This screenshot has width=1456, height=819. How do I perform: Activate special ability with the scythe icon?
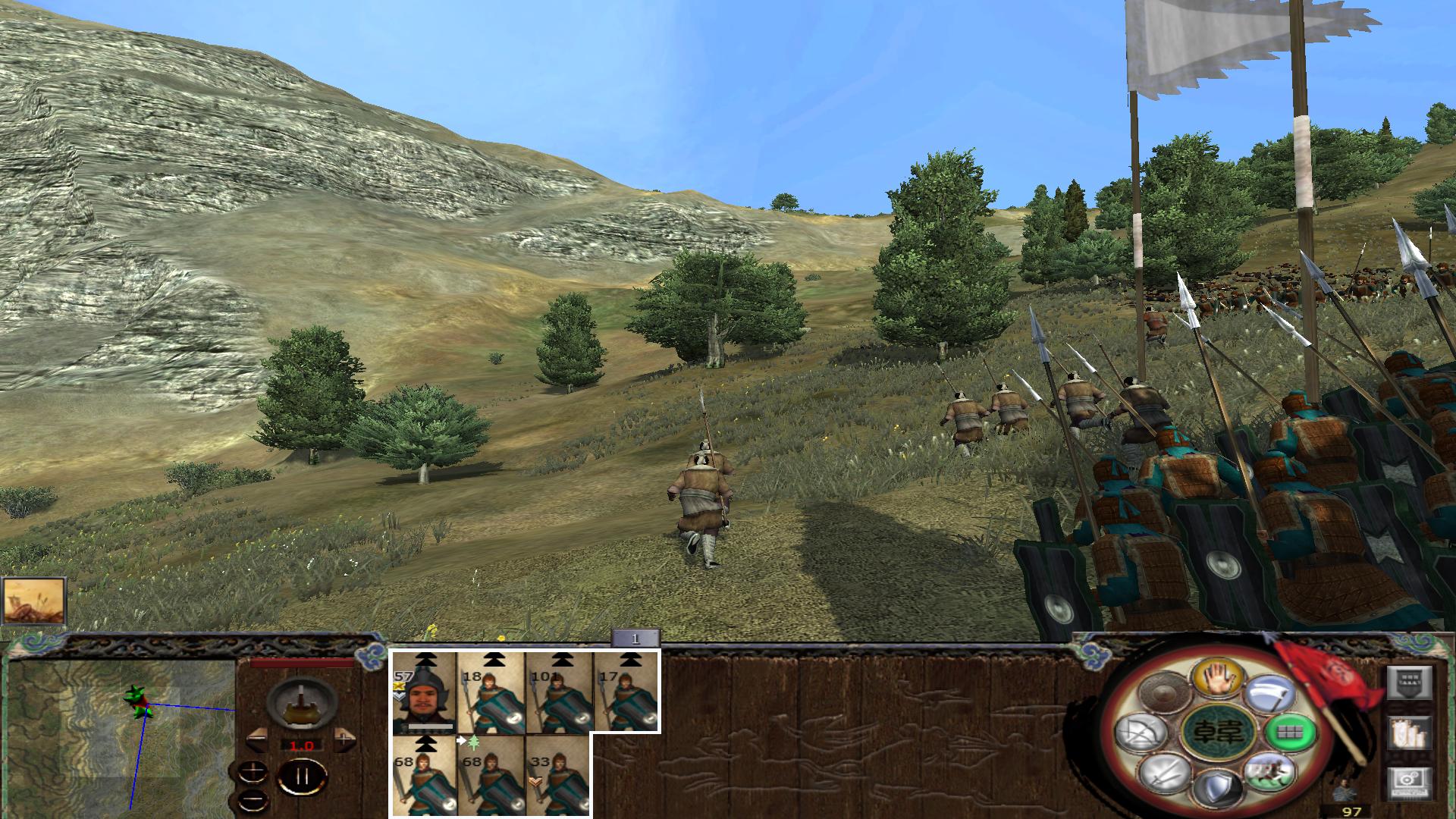point(1269,692)
